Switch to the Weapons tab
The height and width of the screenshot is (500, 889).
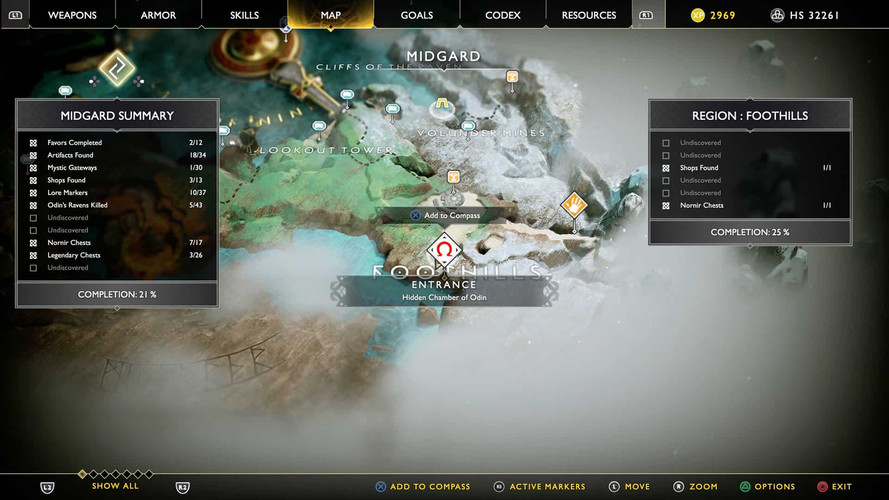(72, 15)
